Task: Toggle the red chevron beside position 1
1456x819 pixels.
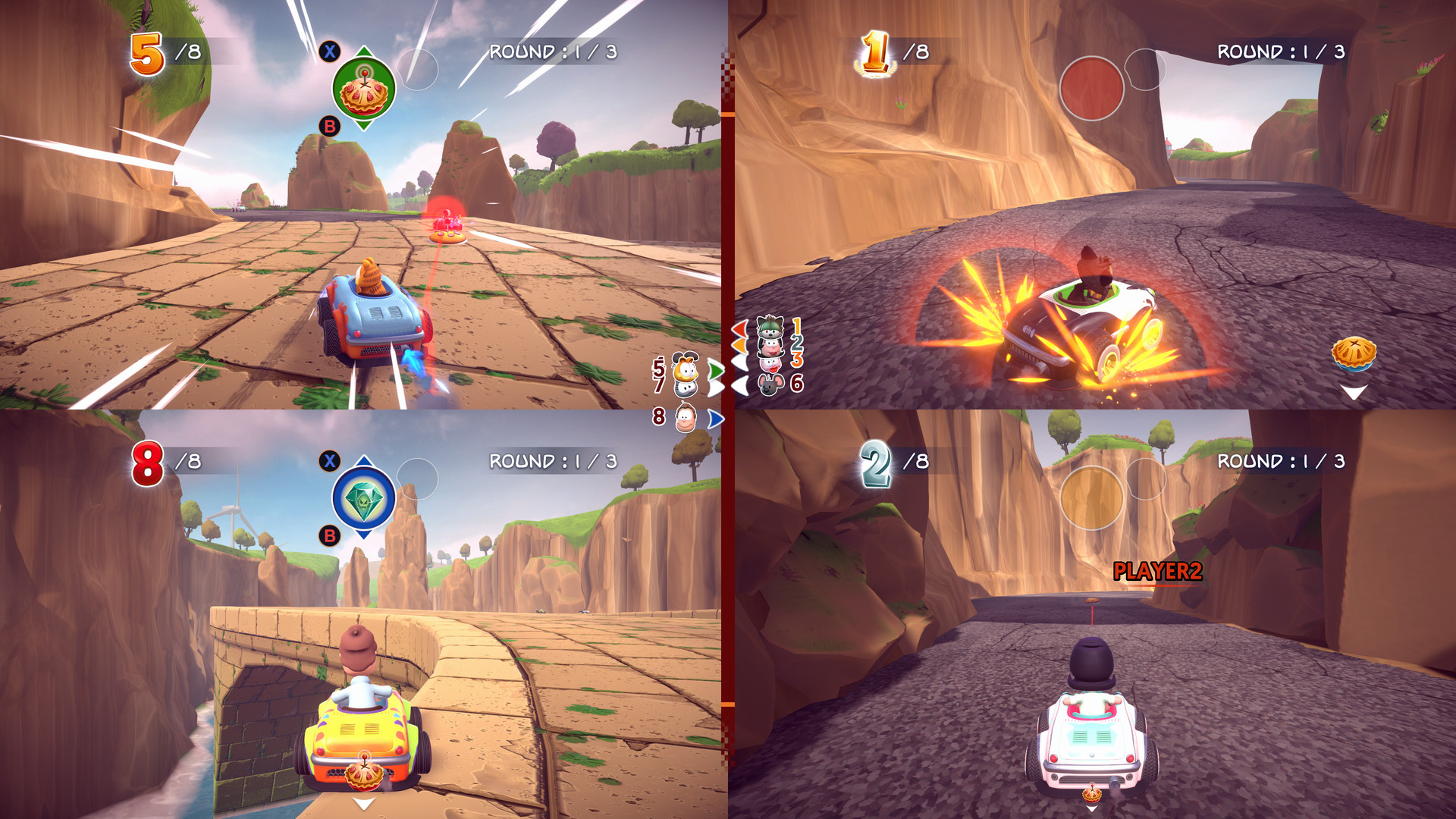Action: click(741, 330)
